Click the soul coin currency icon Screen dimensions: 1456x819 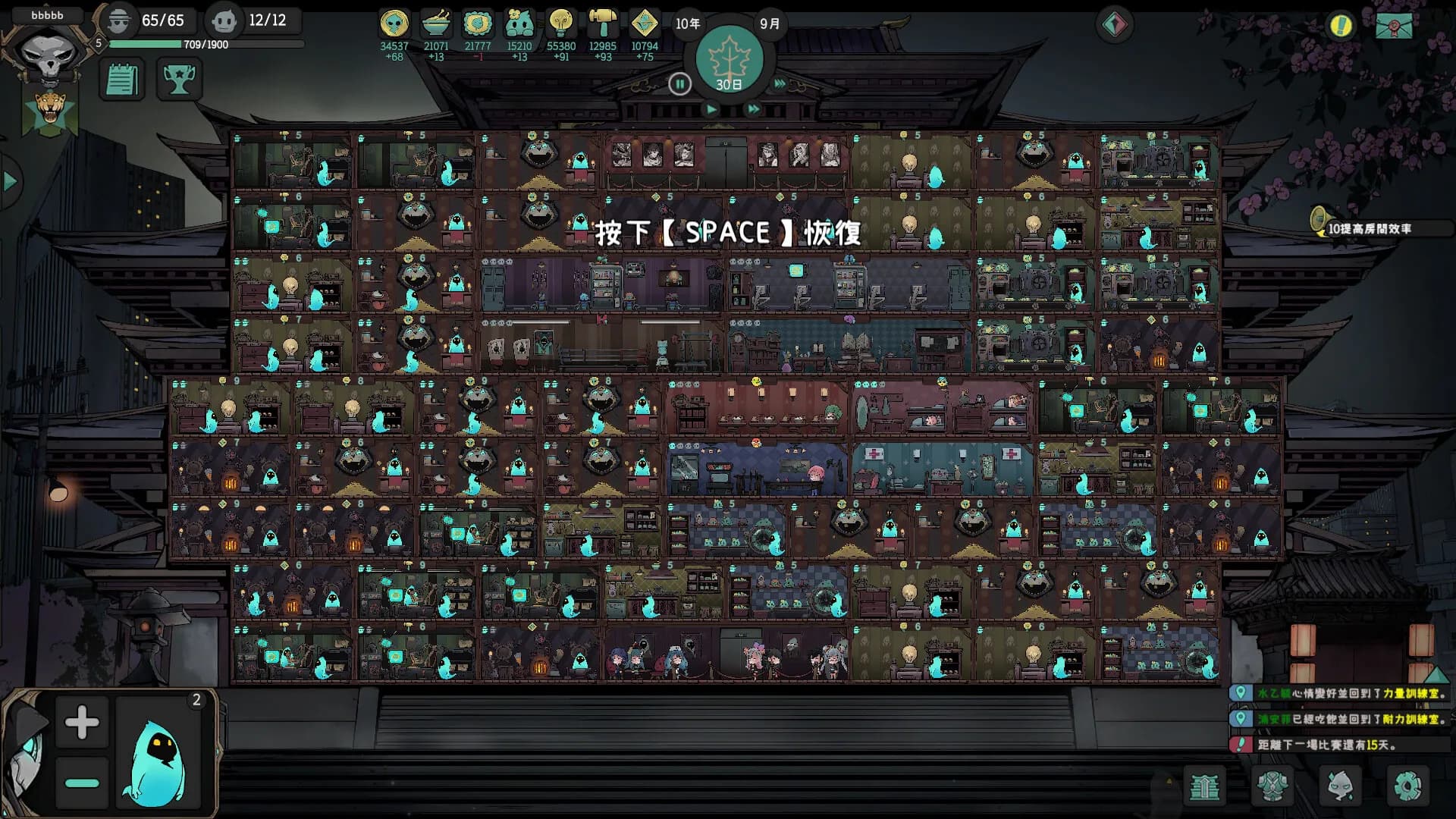point(393,23)
